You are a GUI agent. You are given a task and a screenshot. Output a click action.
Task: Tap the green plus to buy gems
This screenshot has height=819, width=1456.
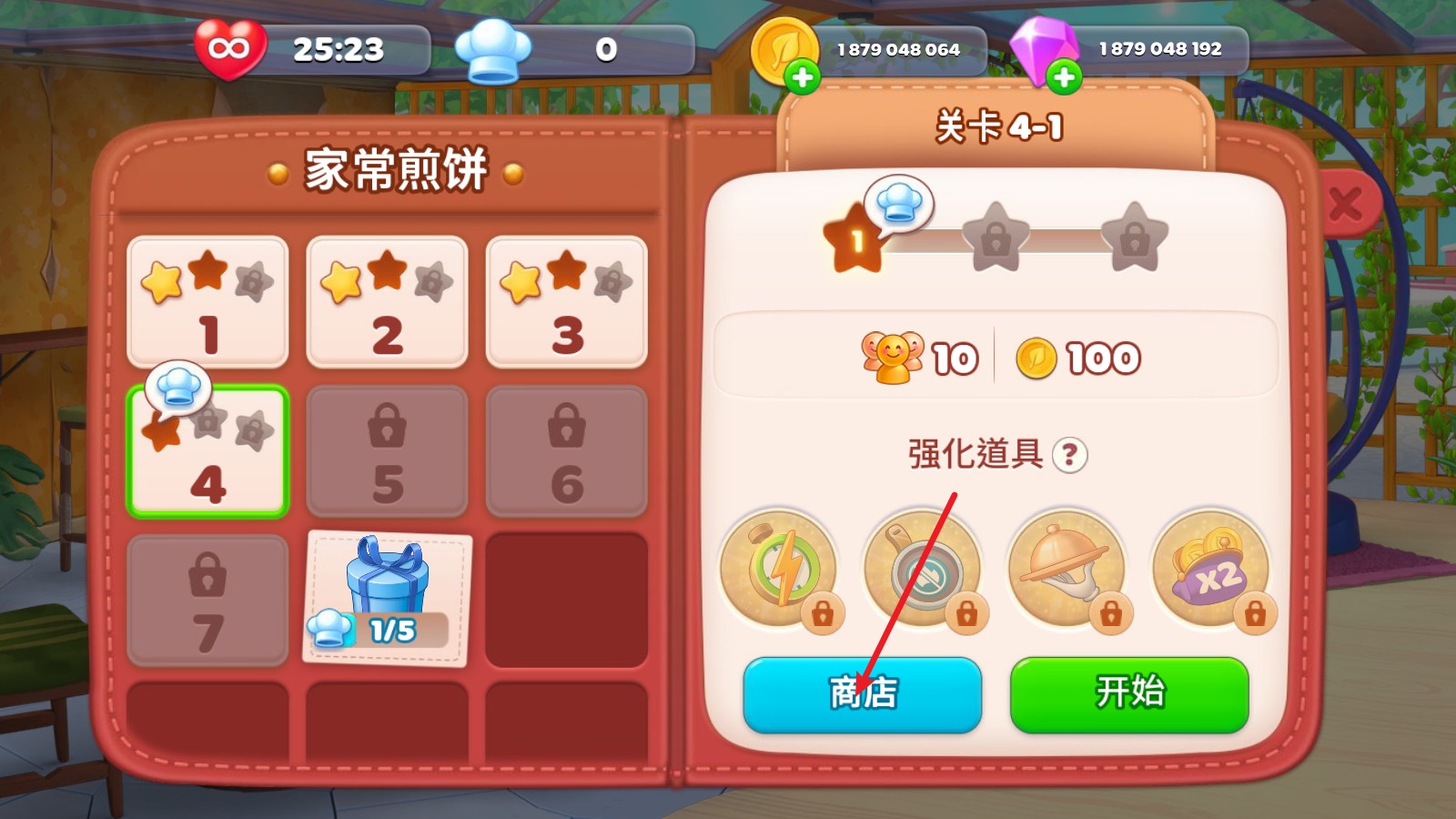point(1063,78)
